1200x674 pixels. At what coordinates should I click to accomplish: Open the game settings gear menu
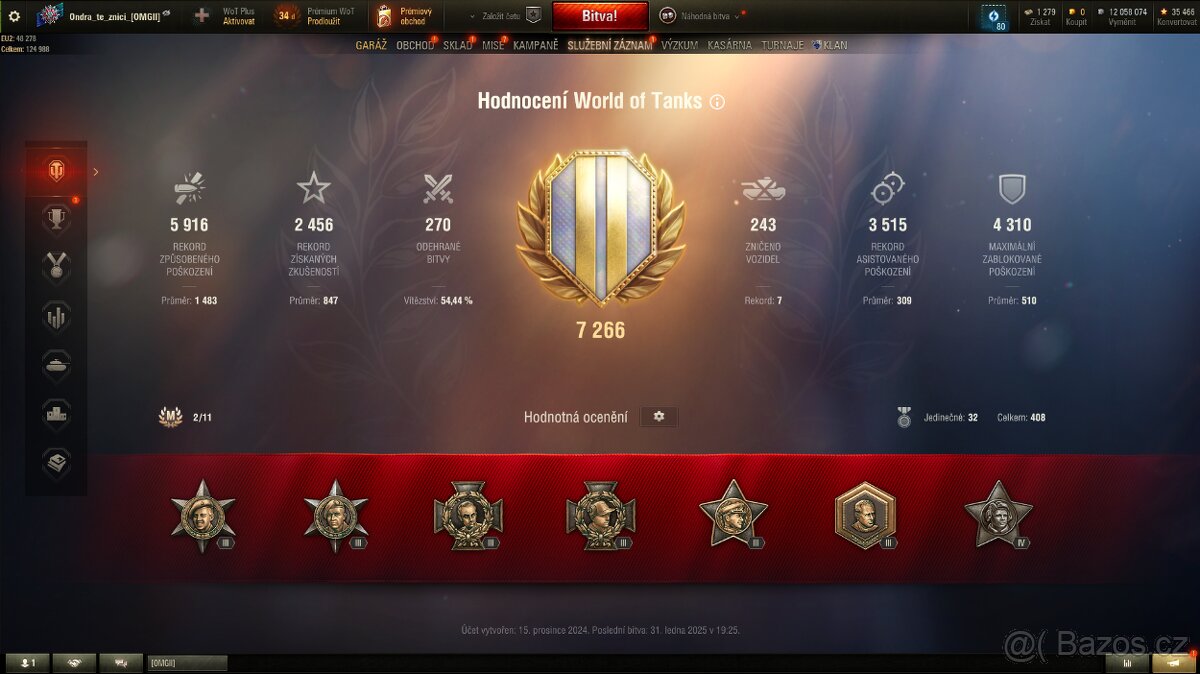click(x=14, y=16)
